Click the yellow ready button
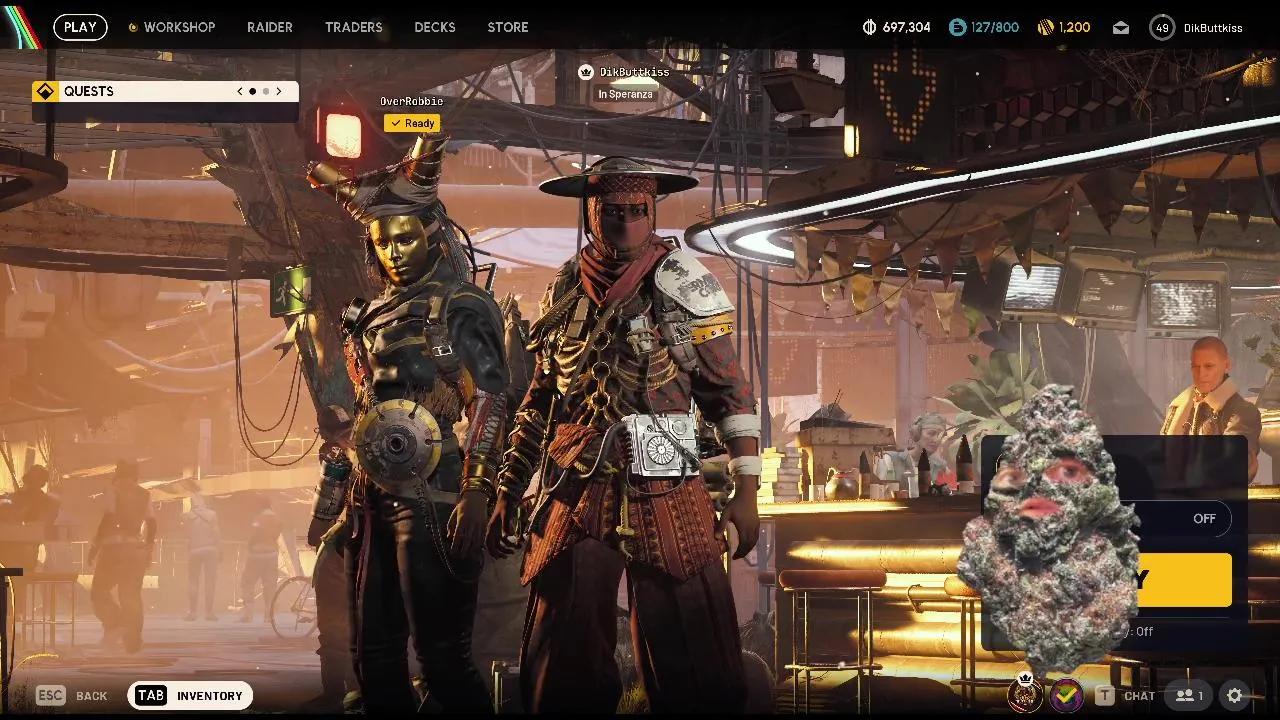 coord(1185,580)
